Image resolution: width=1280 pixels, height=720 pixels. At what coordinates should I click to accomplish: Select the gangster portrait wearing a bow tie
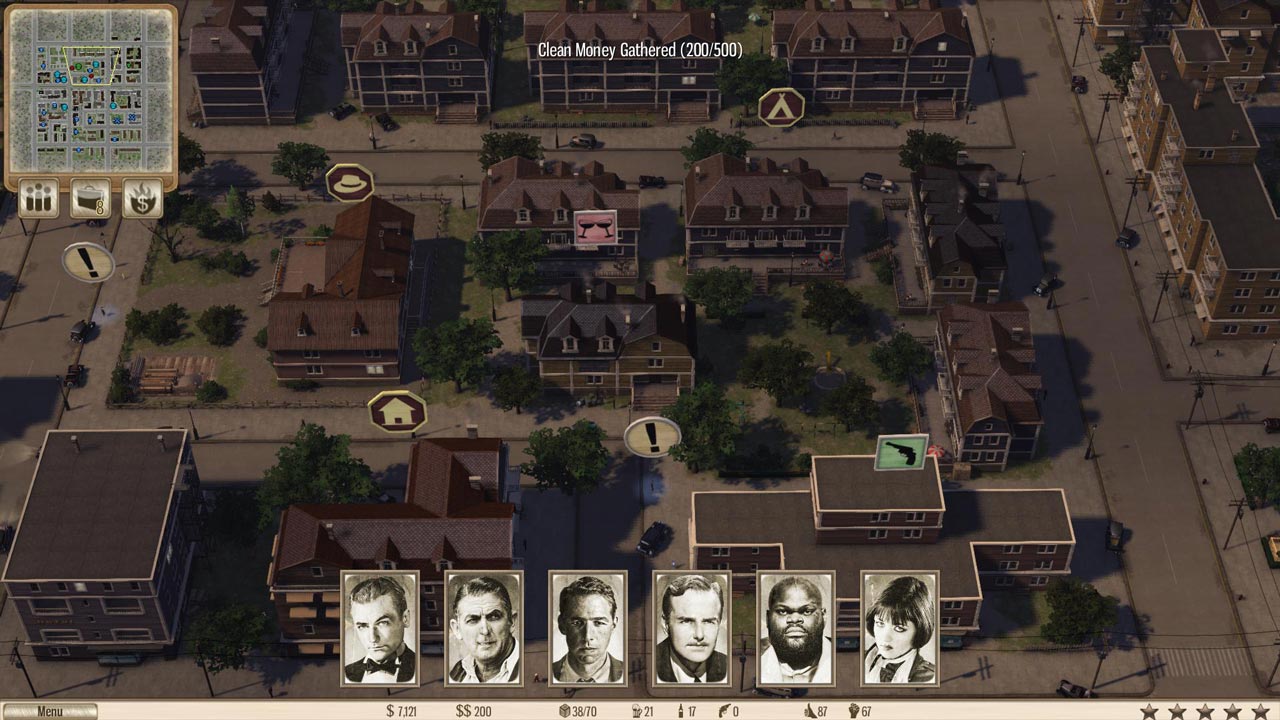[380, 628]
